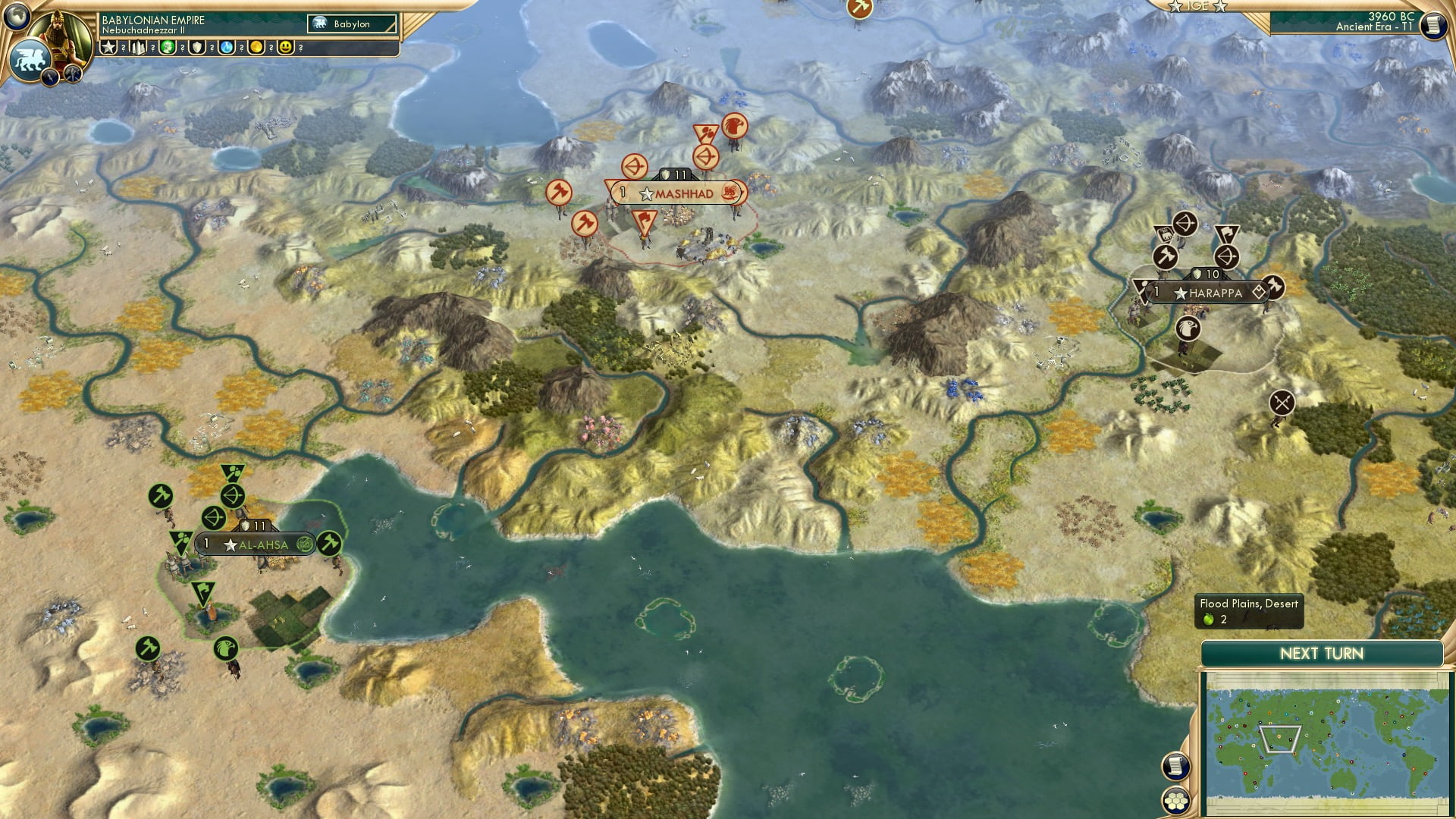Open the Babylon city dropdown at top
Image resolution: width=1456 pixels, height=819 pixels.
(353, 24)
